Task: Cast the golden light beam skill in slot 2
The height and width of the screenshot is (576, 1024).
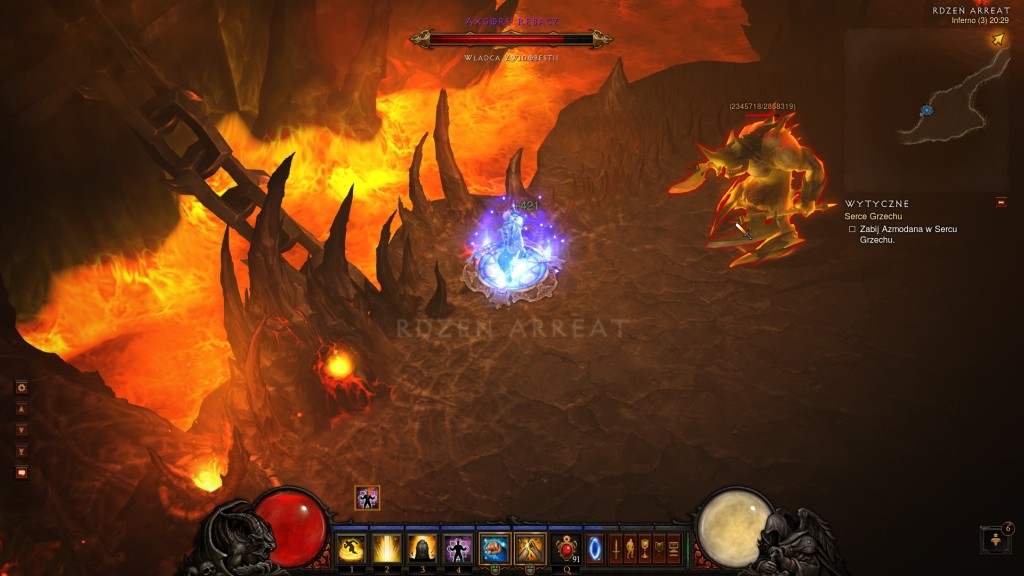Action: click(x=386, y=548)
